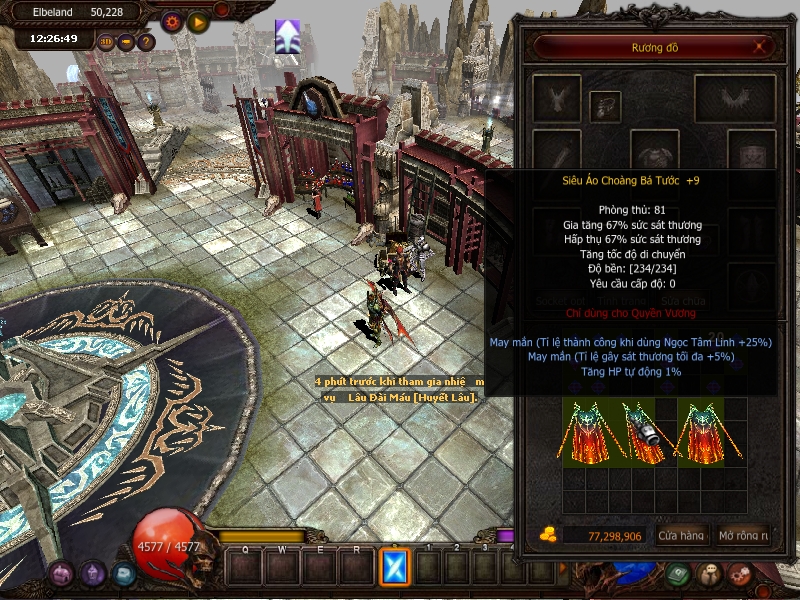Open the beige skull menu icon
This screenshot has height=600, width=800.
(709, 575)
